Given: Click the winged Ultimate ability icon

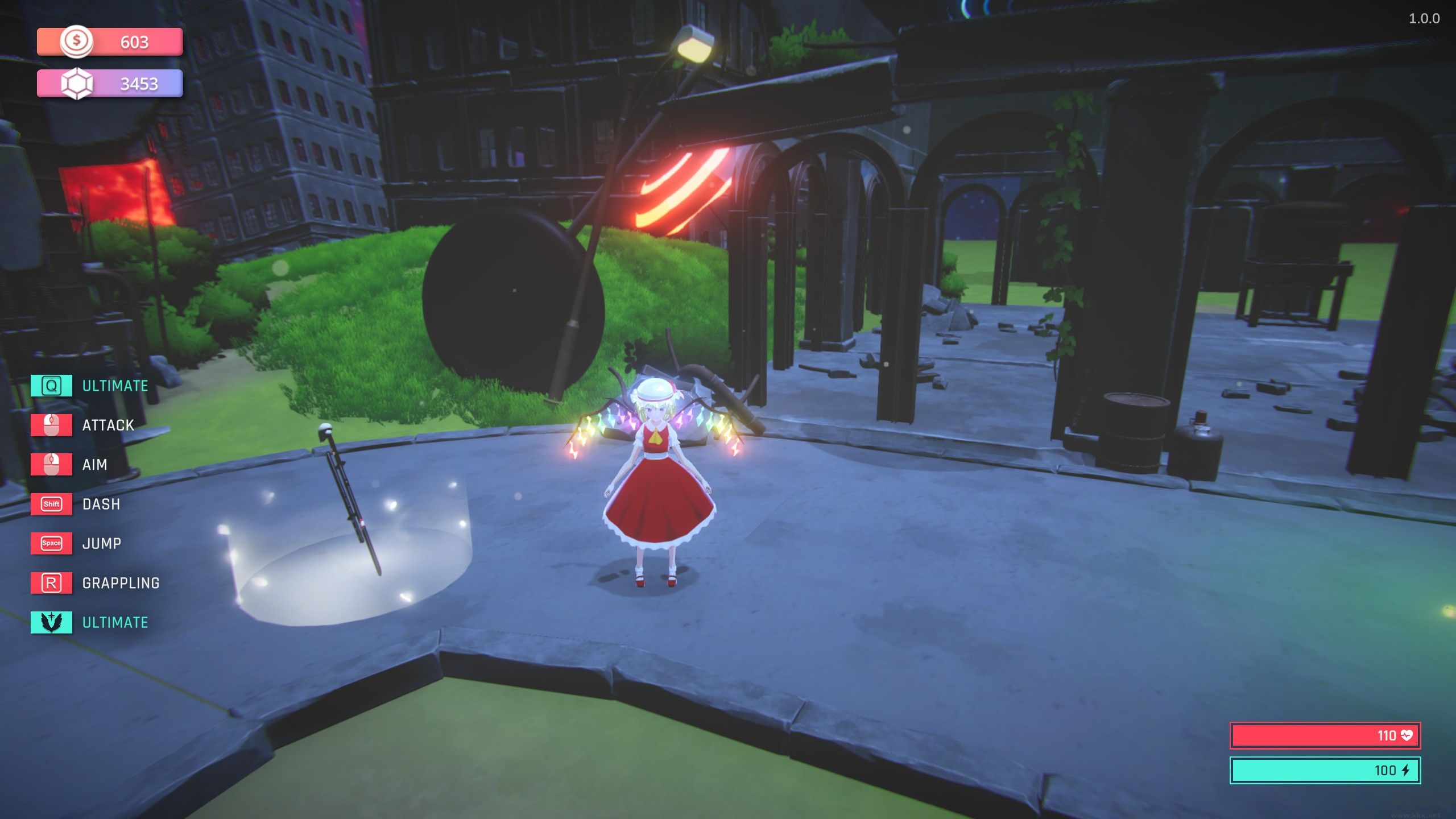Looking at the screenshot, I should 51,622.
